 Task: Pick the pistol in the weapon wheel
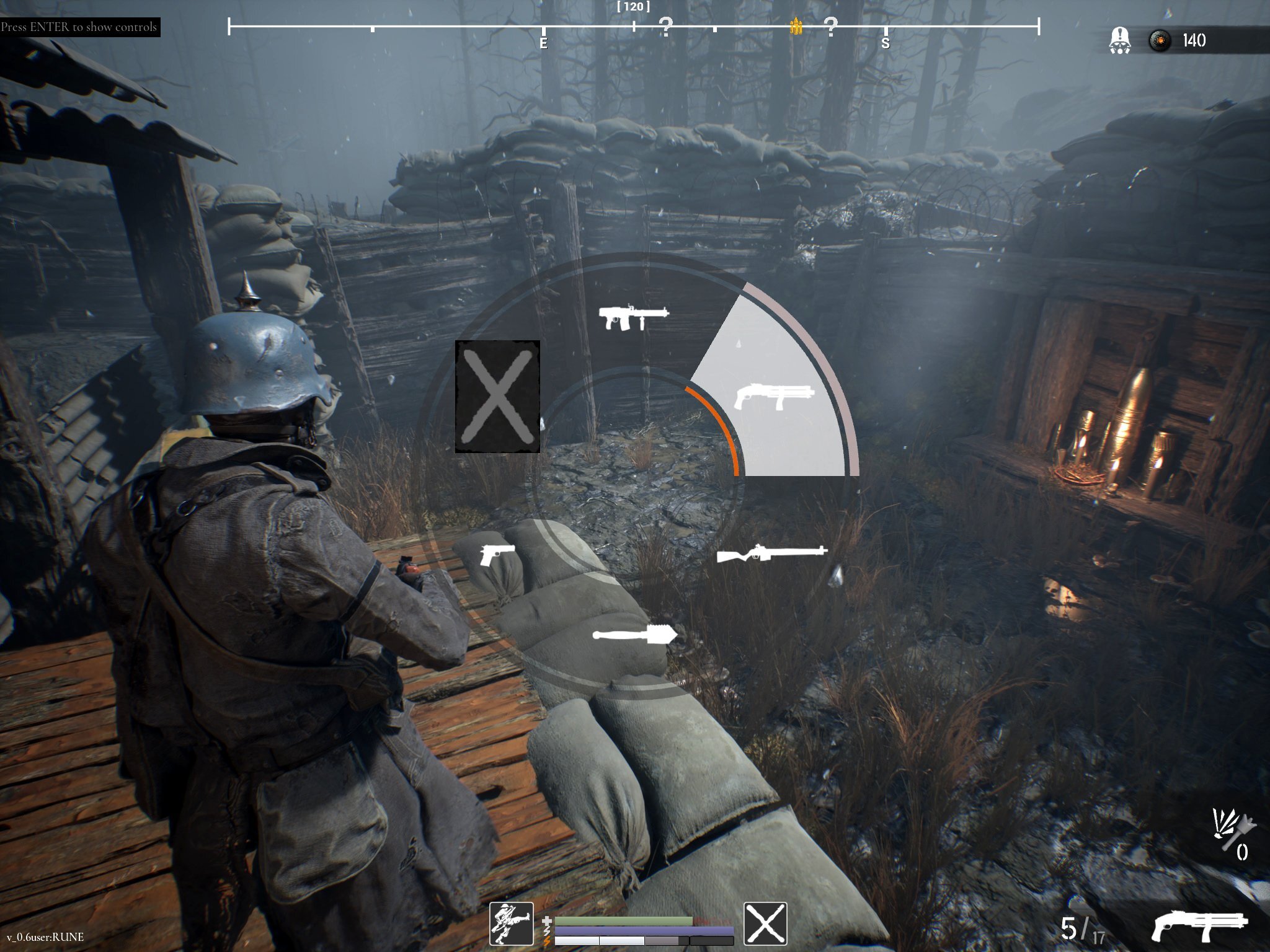click(497, 554)
